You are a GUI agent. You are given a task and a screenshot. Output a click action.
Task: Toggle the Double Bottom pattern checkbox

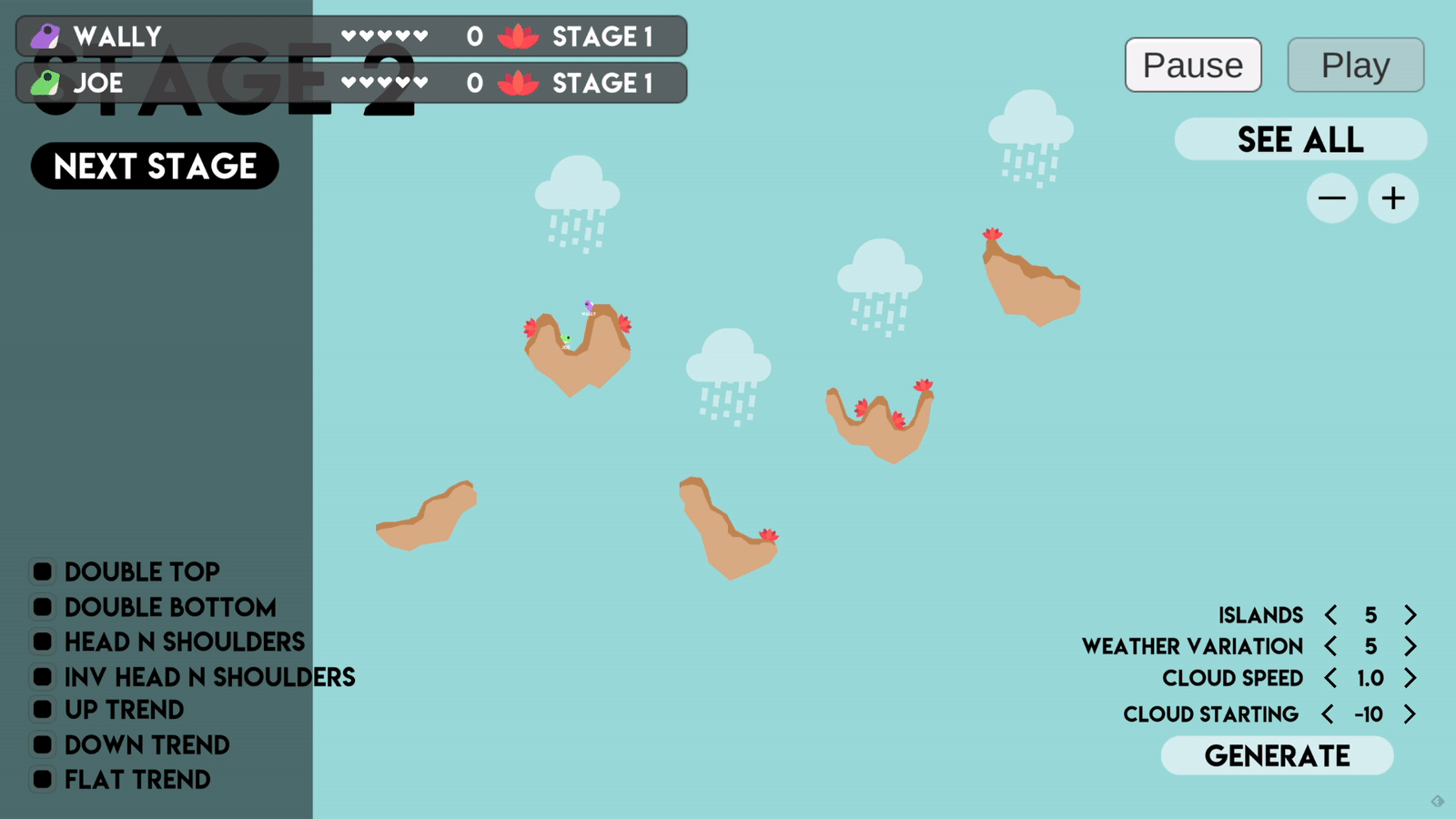42,607
